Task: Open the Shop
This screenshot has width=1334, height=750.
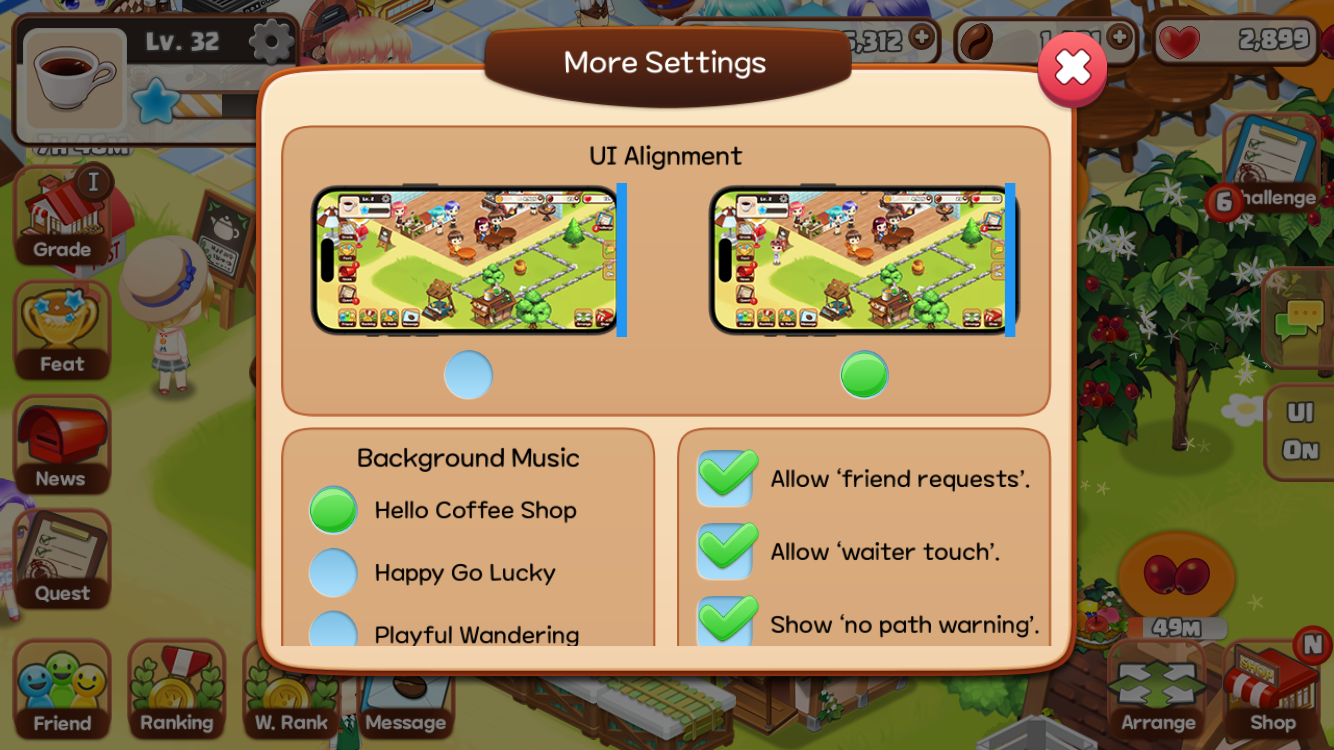Action: (x=1272, y=691)
